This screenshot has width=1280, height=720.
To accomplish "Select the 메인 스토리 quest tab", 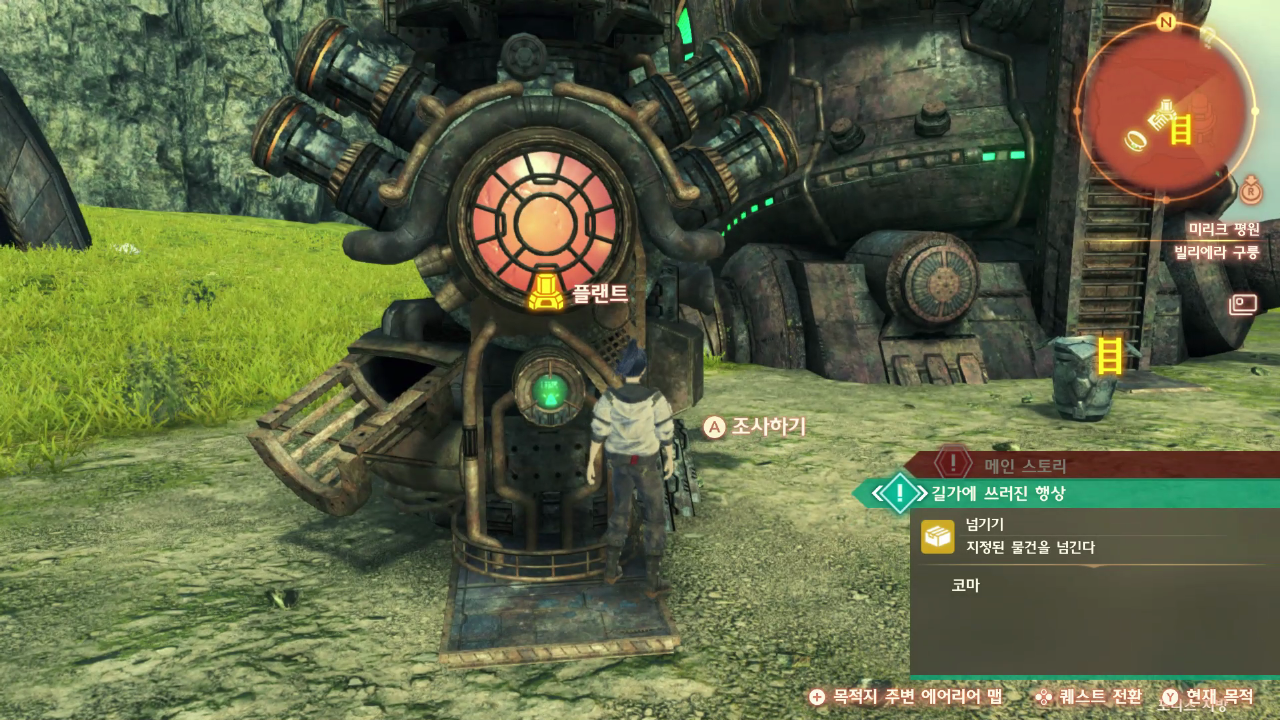I will click(1025, 465).
